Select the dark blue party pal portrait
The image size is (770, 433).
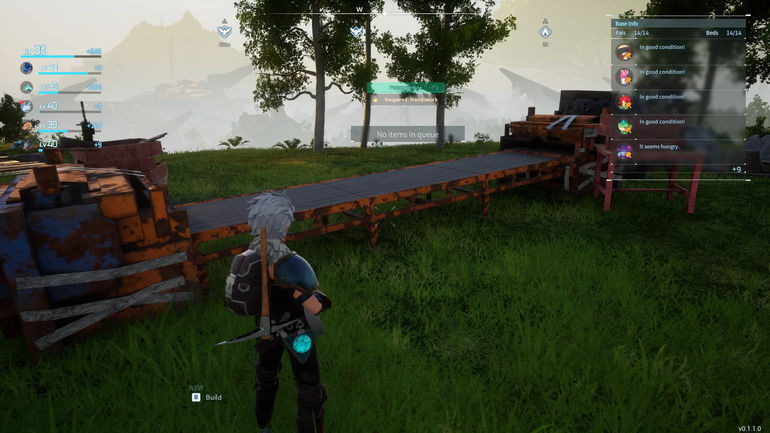click(26, 68)
